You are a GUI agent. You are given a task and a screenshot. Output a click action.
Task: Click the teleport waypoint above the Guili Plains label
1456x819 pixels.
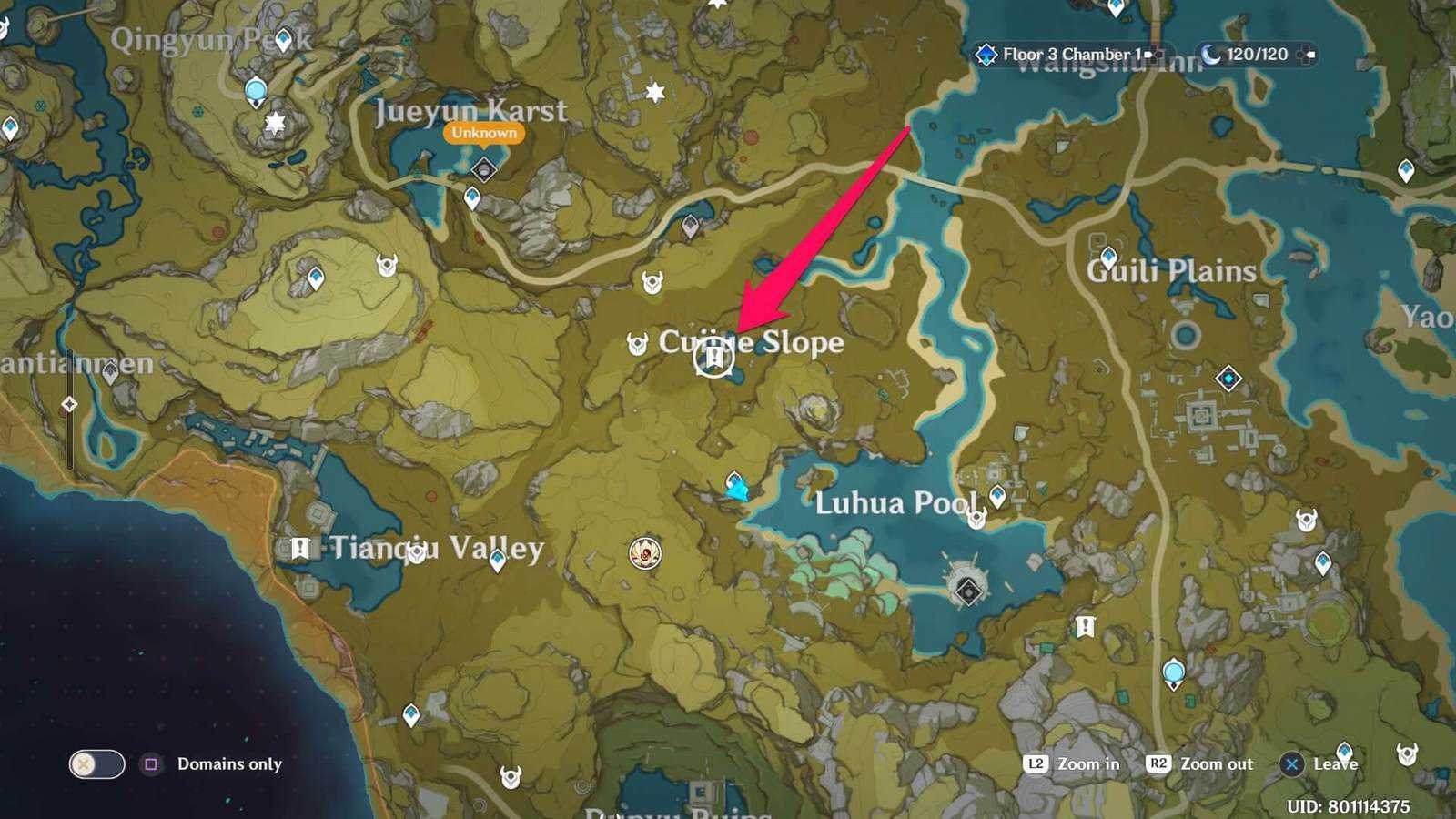click(1108, 258)
